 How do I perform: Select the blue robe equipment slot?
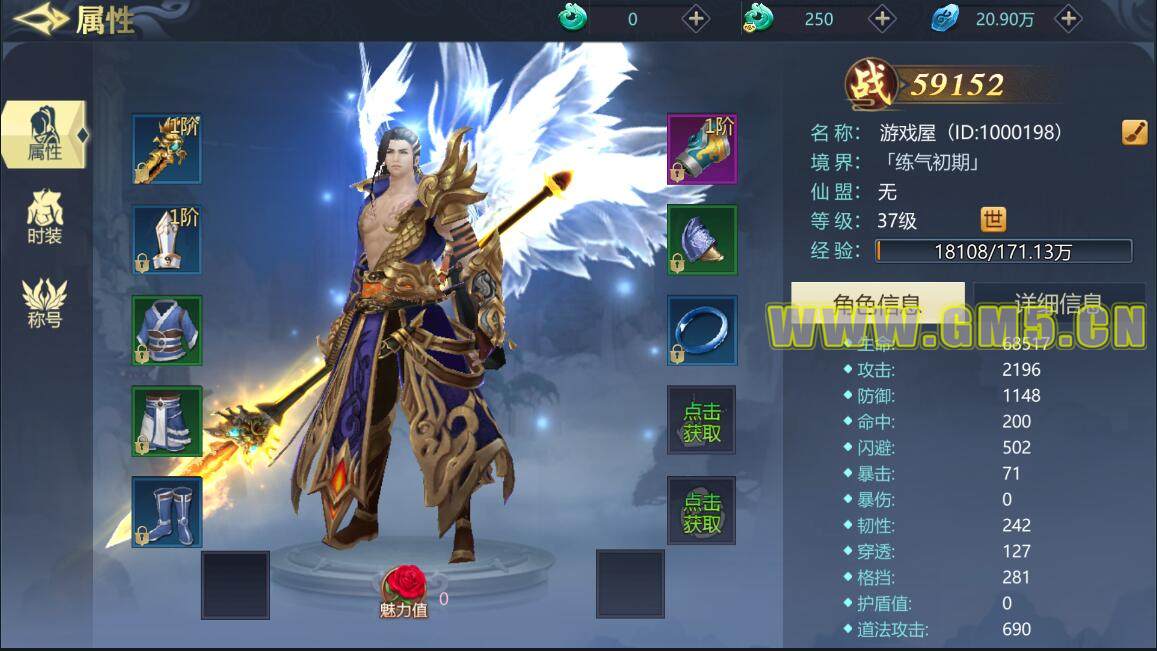point(167,330)
